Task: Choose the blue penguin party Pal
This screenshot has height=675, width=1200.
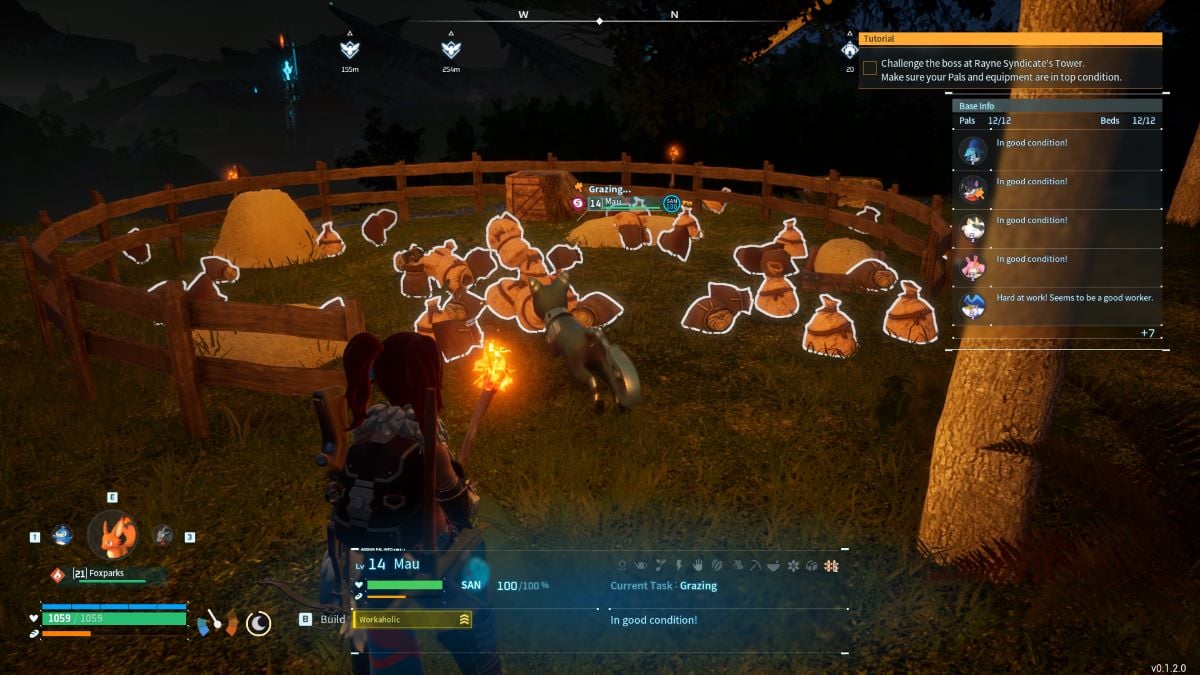Action: (62, 536)
